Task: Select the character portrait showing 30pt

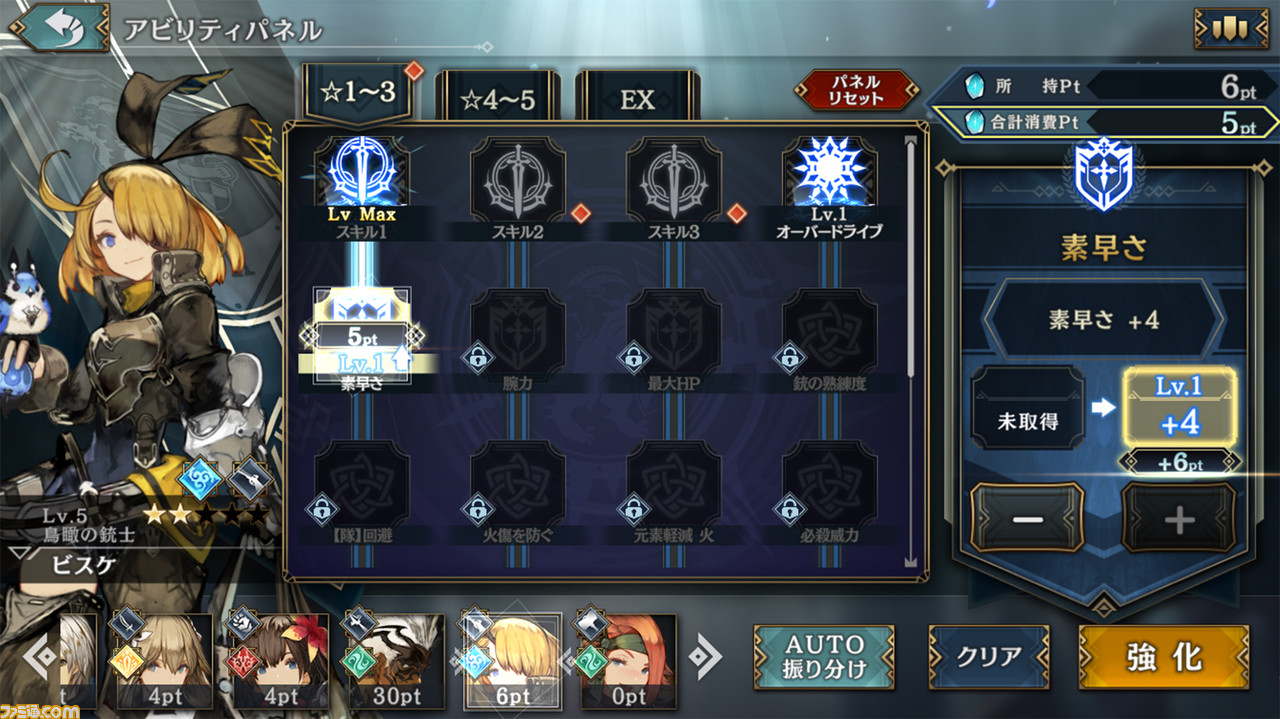Action: (x=395, y=660)
